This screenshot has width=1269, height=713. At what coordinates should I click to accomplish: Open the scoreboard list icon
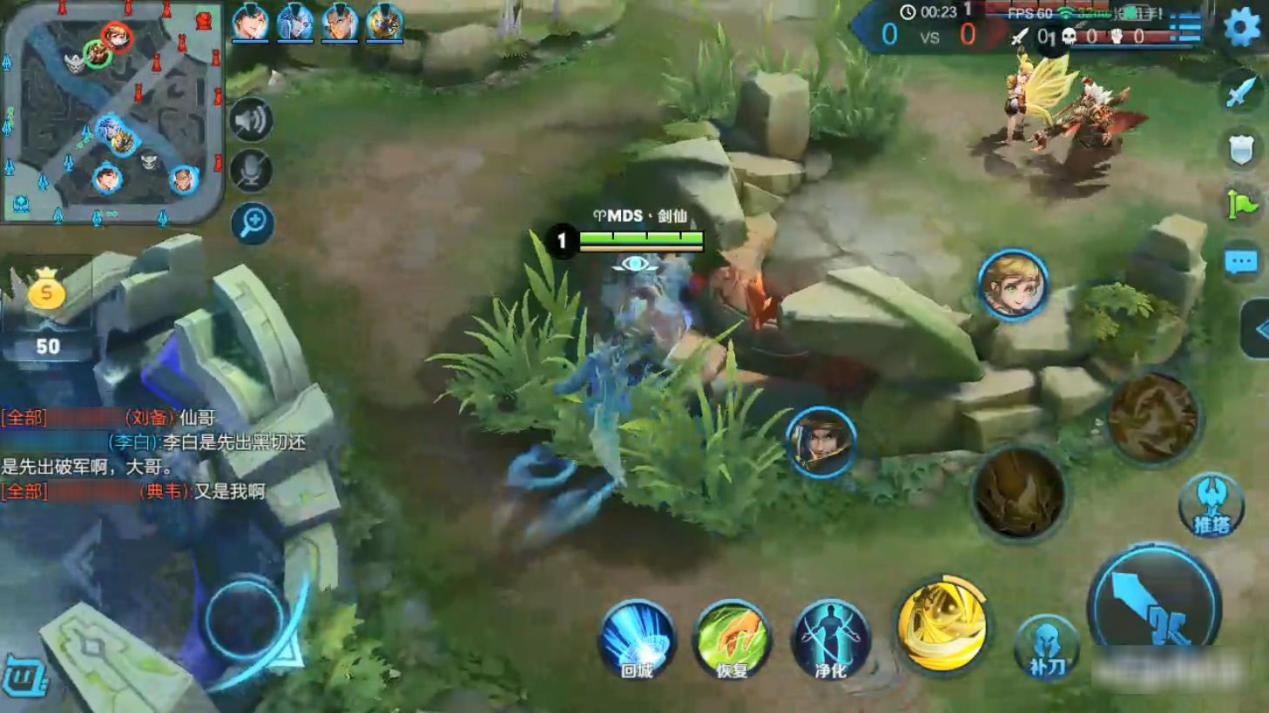[x=1186, y=30]
